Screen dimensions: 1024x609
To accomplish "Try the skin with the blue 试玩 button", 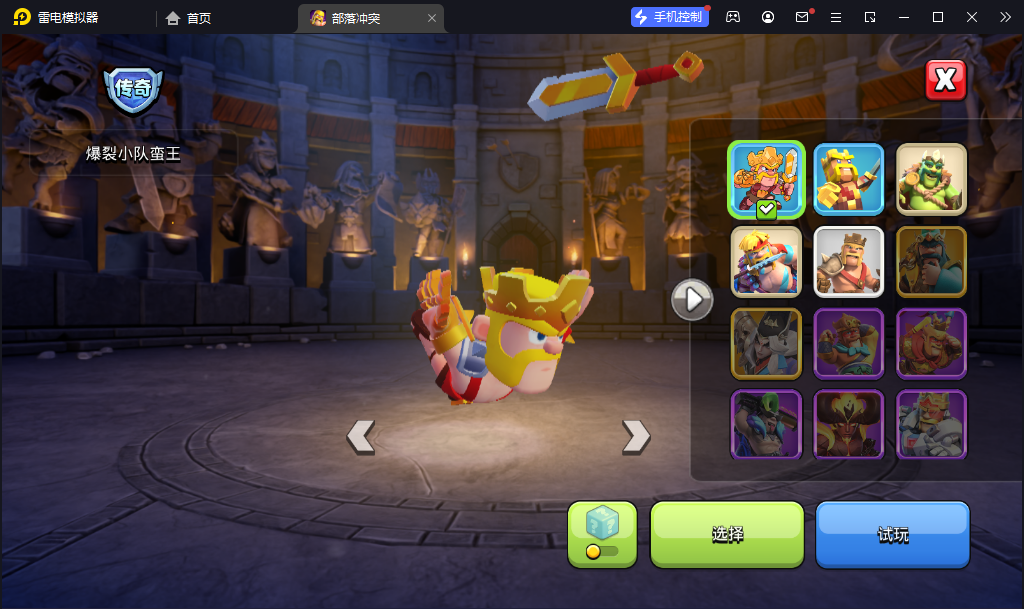I will point(893,534).
